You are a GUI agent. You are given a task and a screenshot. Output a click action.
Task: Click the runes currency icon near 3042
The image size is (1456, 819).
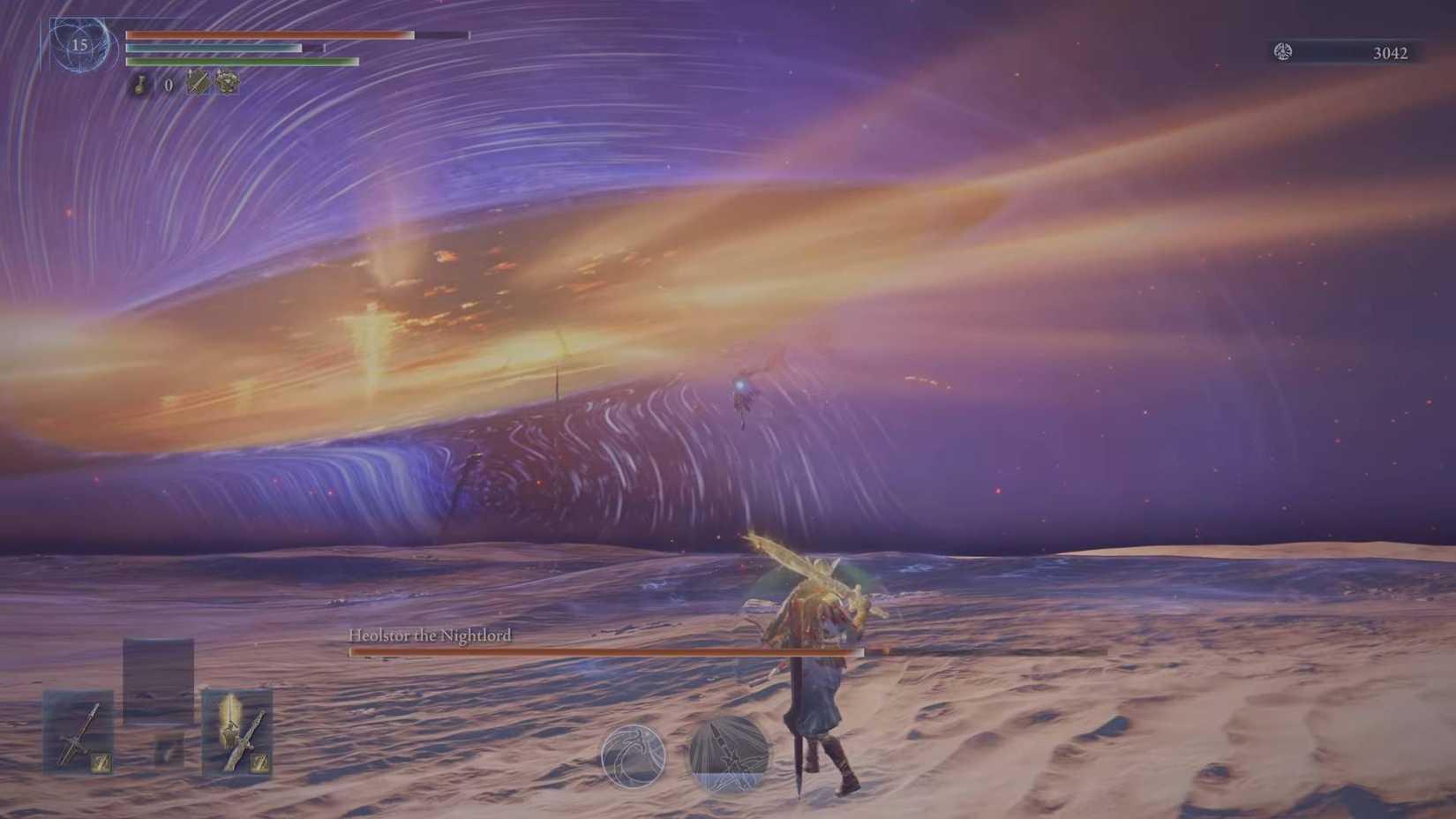click(x=1281, y=51)
